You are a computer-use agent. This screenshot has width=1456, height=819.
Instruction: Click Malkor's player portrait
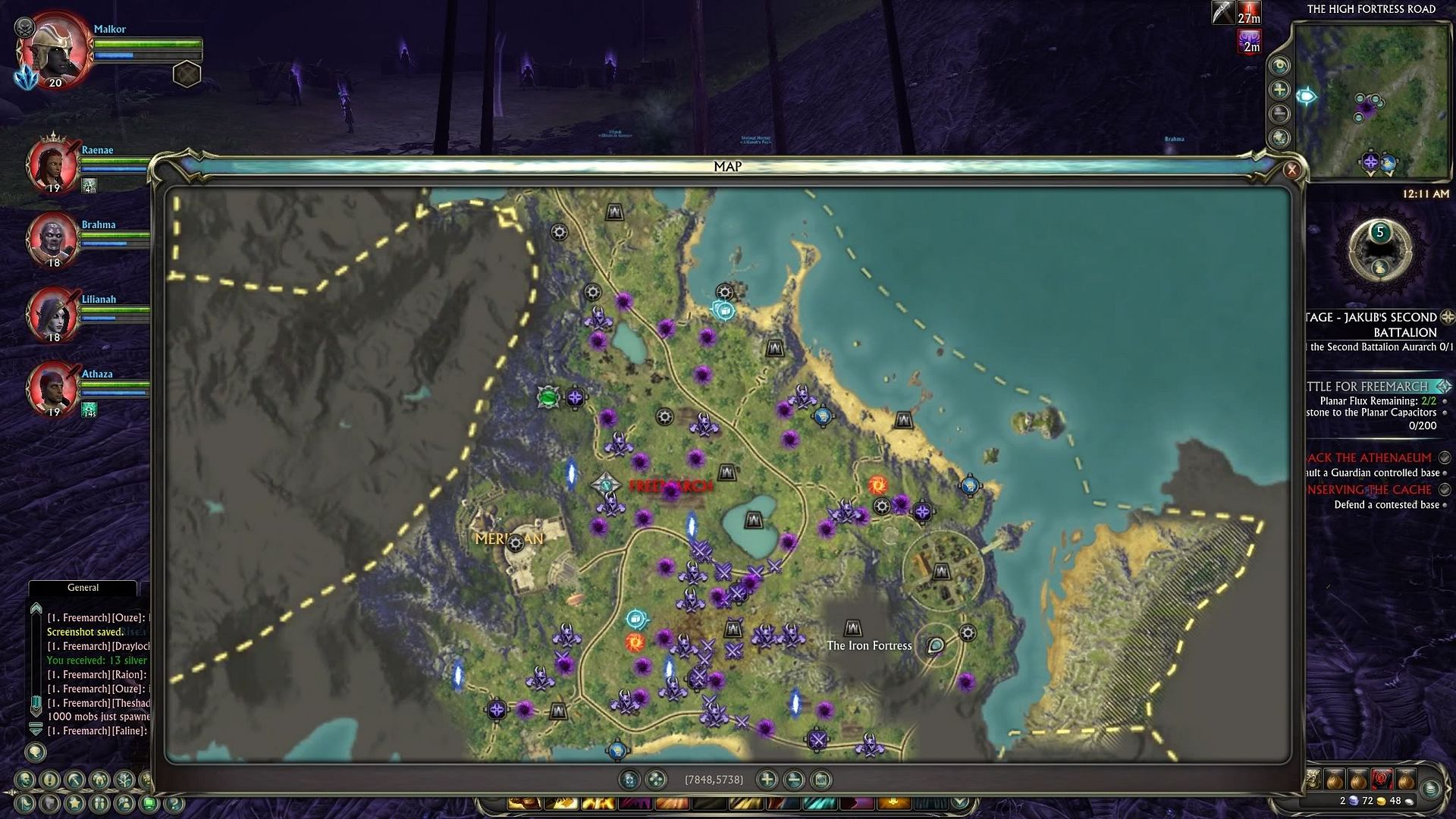pyautogui.click(x=55, y=50)
